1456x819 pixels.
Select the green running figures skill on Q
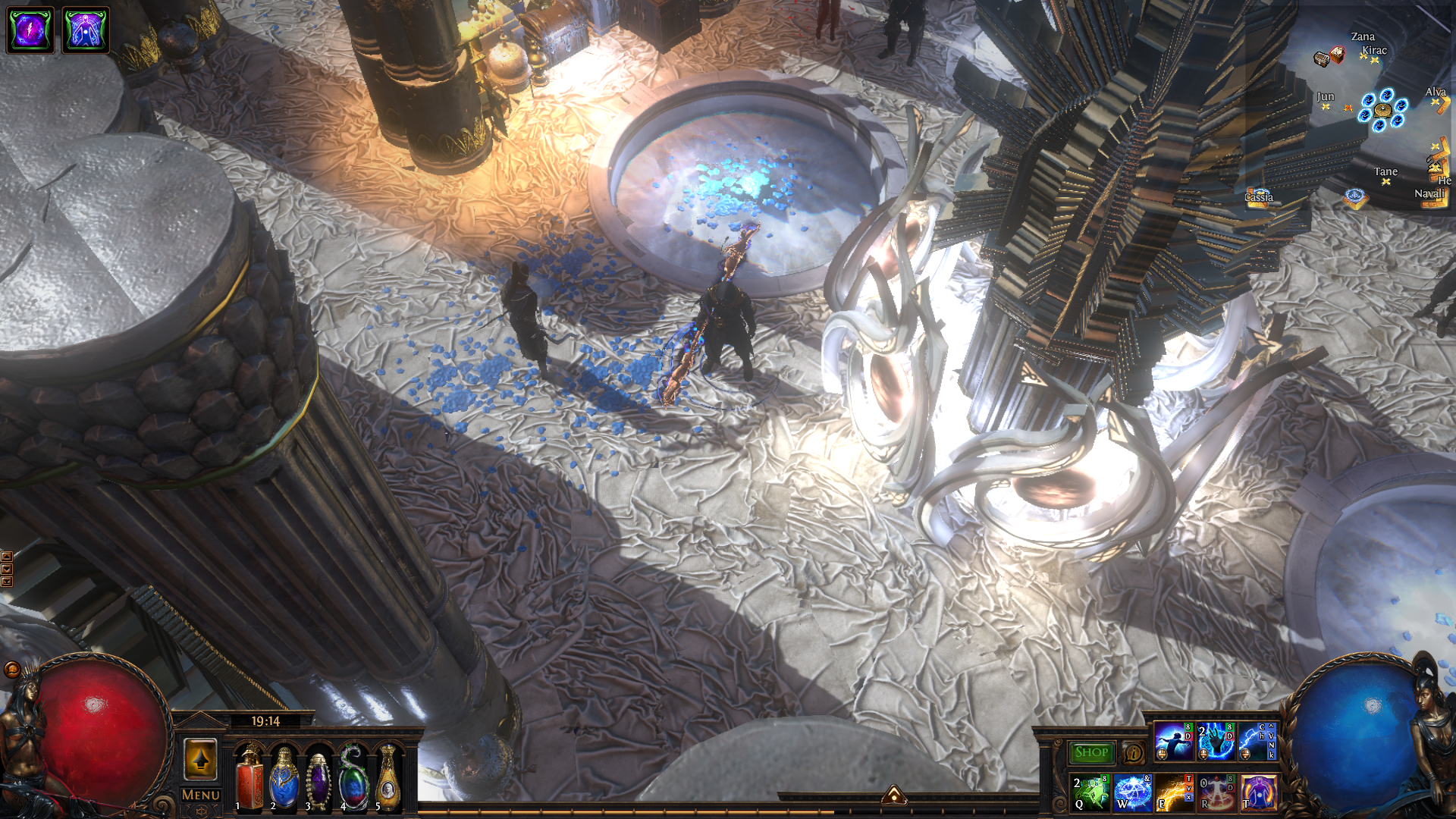click(x=1091, y=792)
